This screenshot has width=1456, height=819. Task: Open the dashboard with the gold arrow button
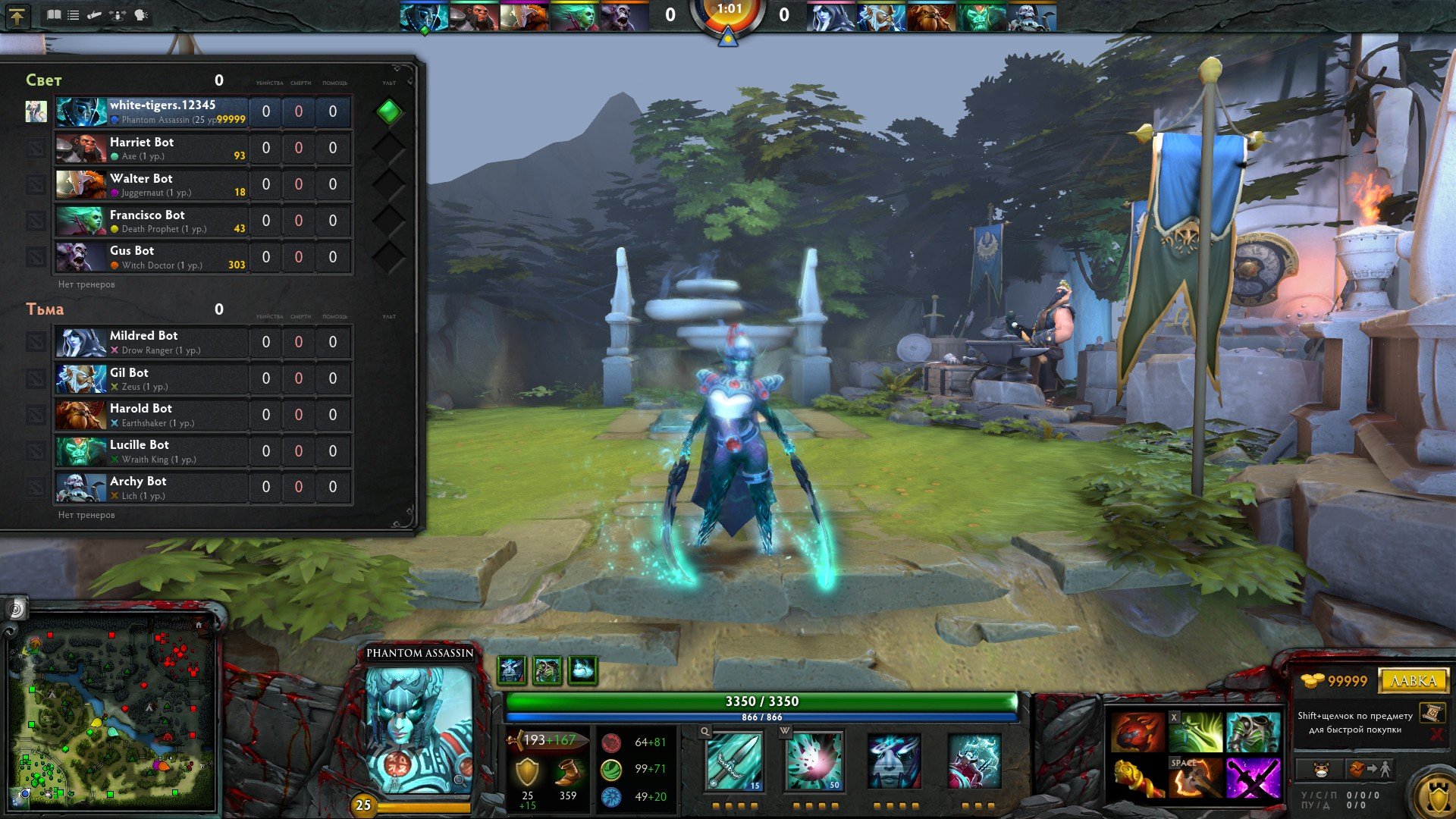tap(17, 15)
